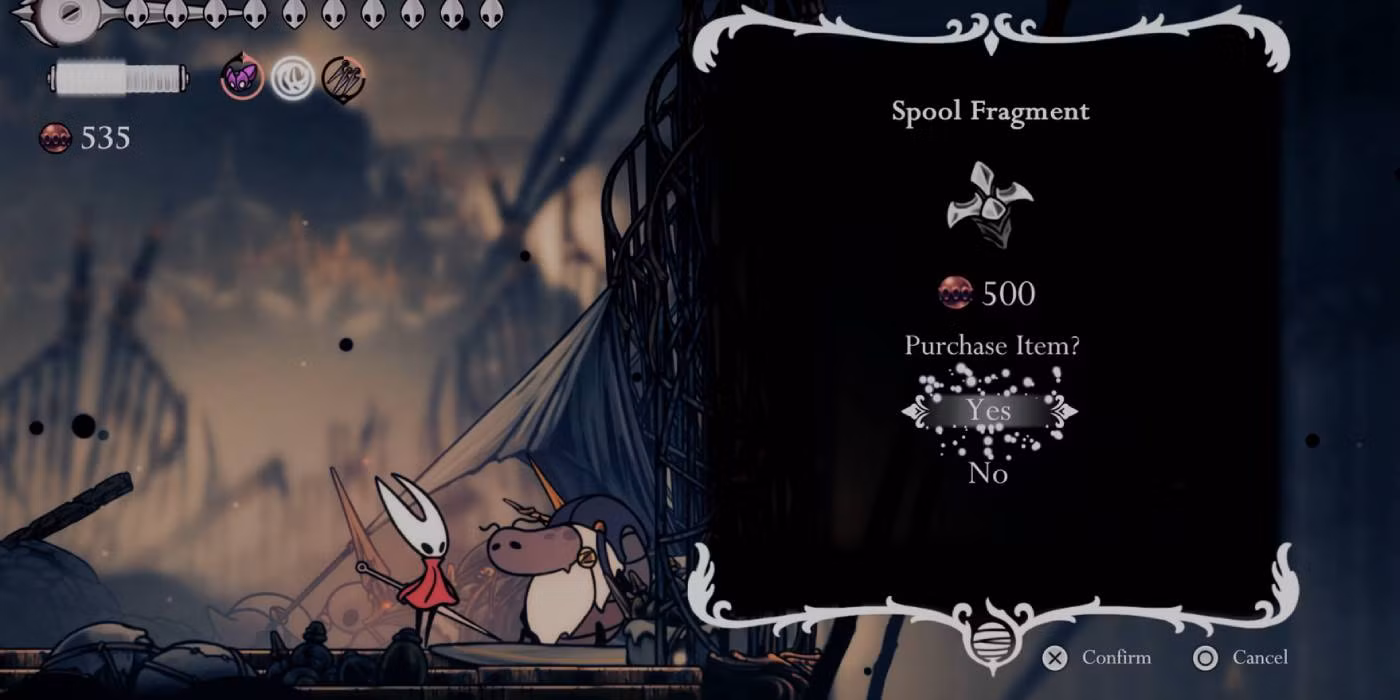1400x700 pixels.
Task: Choose Yes to purchase the item
Action: pos(988,411)
